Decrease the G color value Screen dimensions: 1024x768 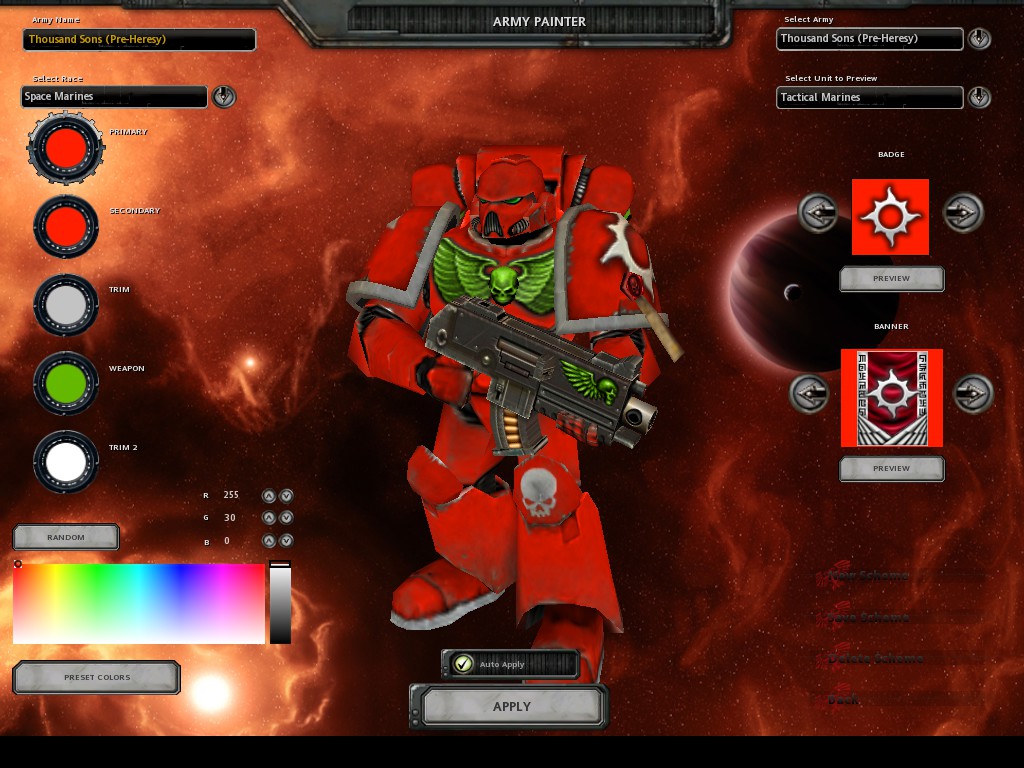(286, 518)
